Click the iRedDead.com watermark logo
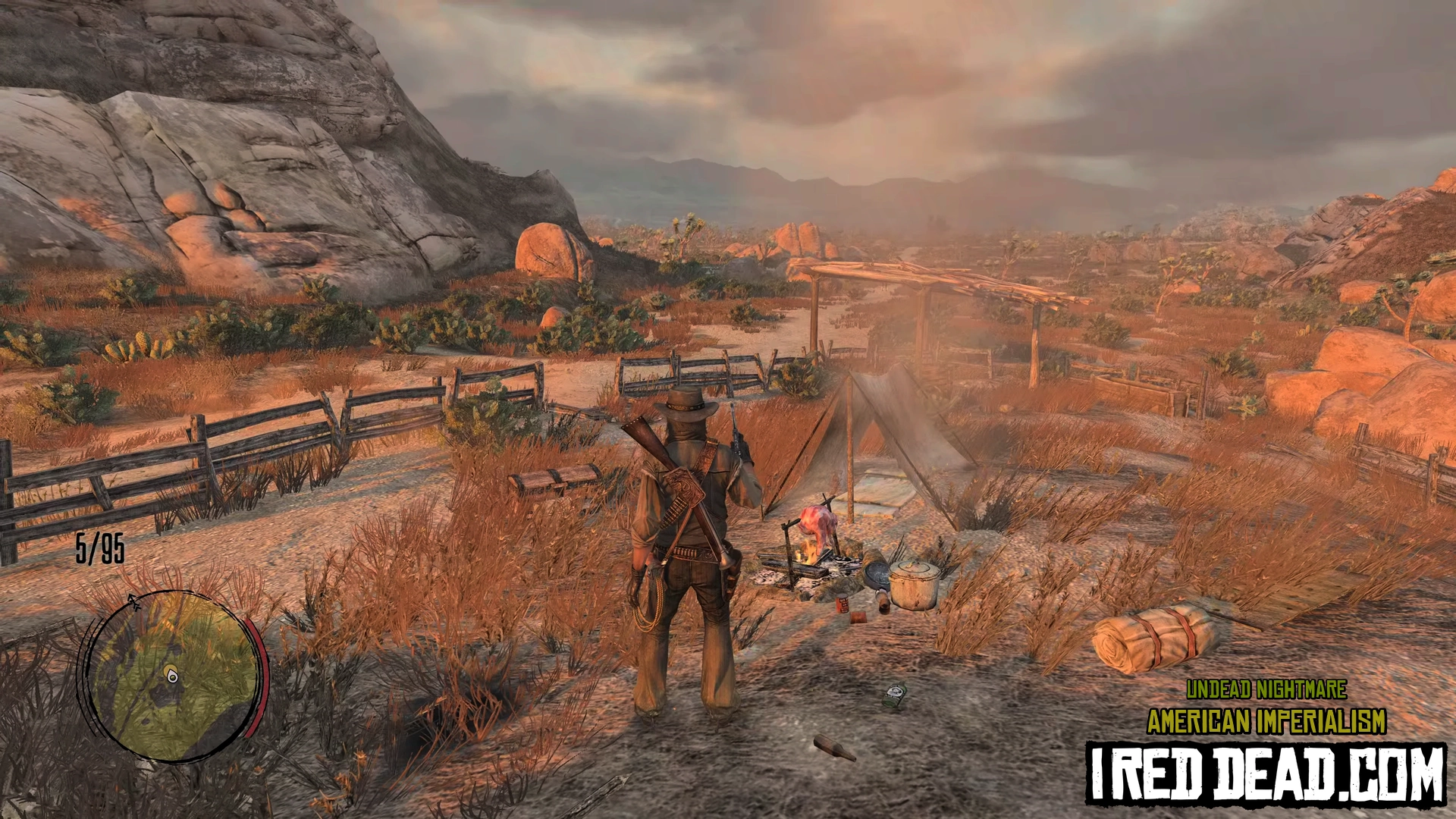This screenshot has width=1456, height=819. point(1266,775)
